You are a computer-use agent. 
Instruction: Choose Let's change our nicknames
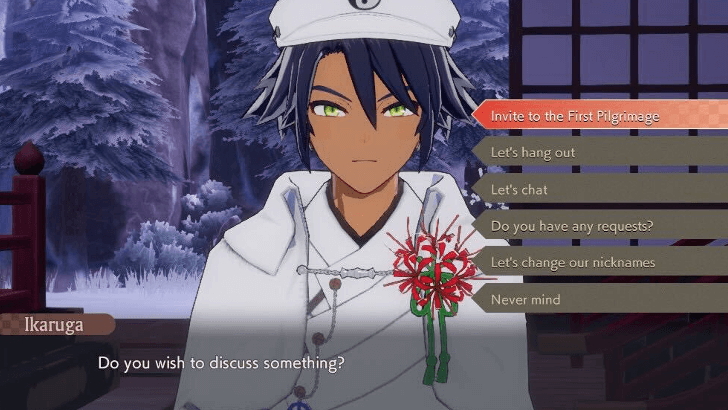tap(575, 262)
